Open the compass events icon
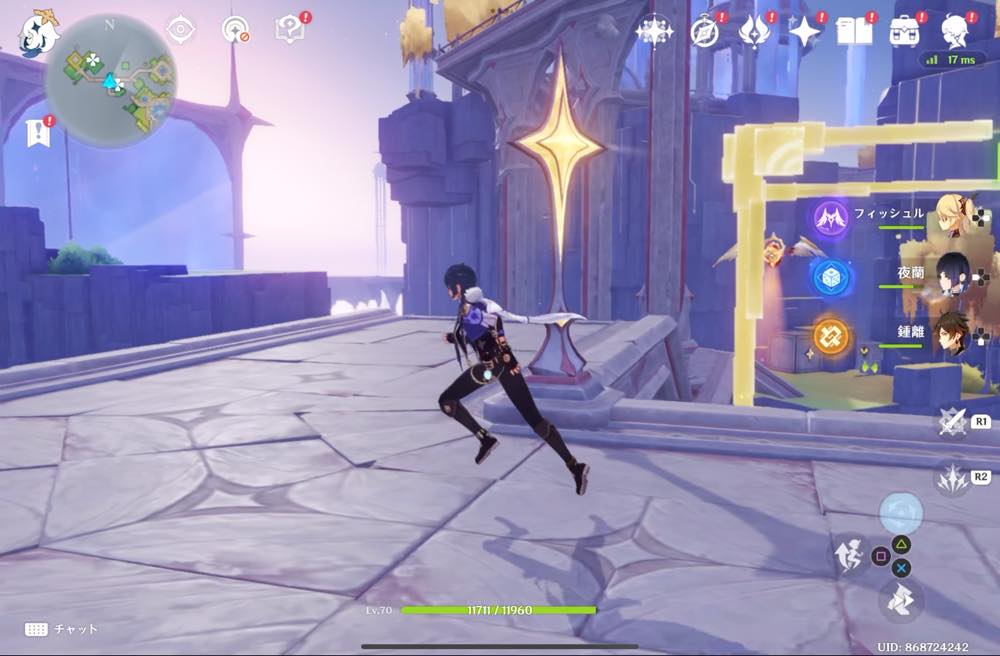This screenshot has height=656, width=1000. click(705, 31)
